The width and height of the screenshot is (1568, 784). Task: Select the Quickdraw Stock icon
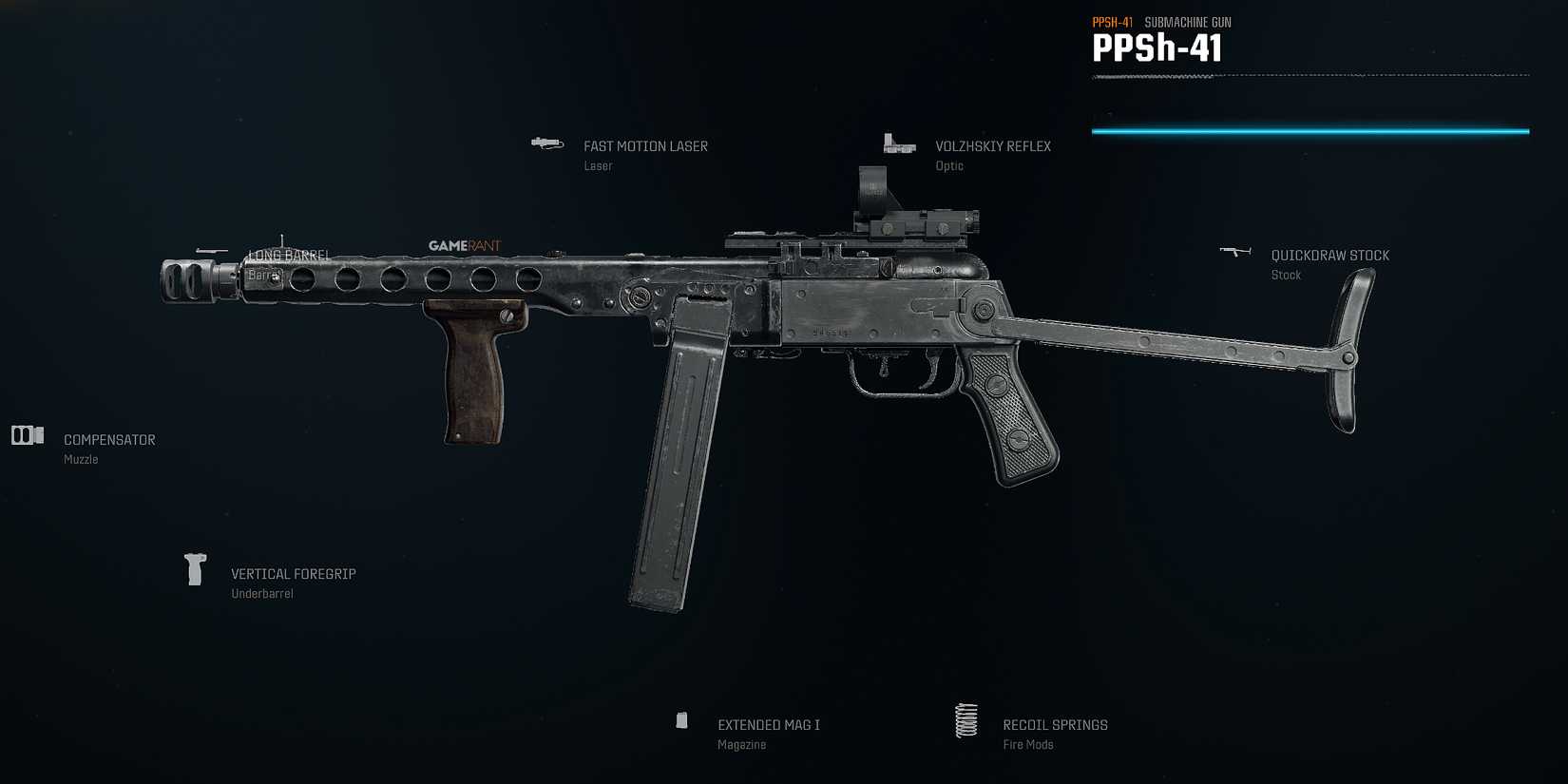[x=1236, y=250]
